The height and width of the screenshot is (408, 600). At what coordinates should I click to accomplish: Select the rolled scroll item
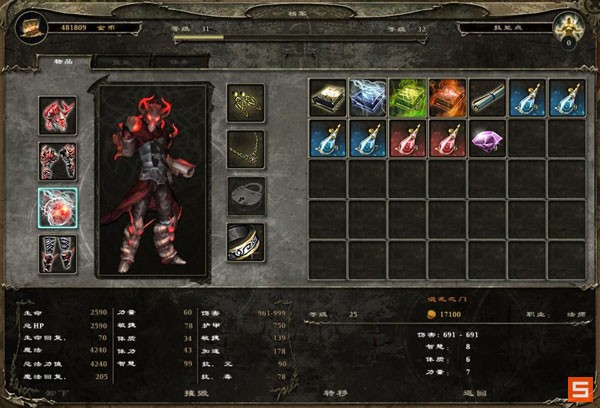click(x=487, y=97)
